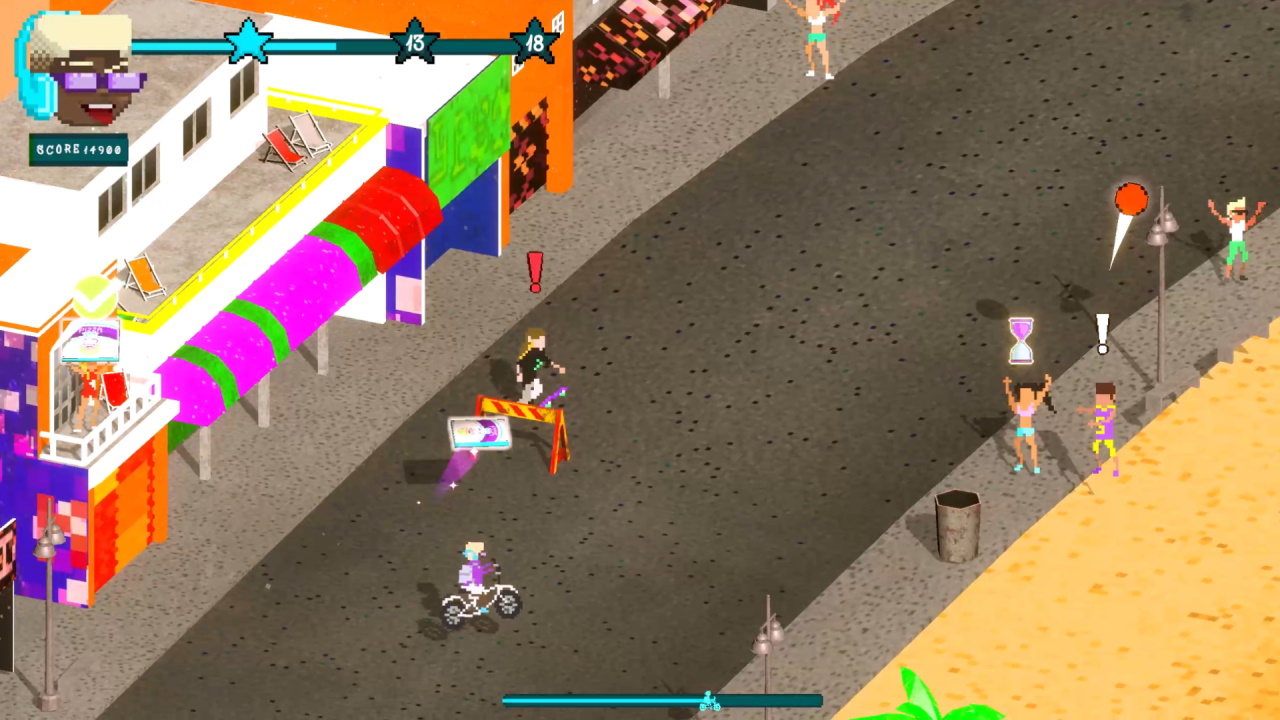Click the red balloon marker above the sand
The width and height of the screenshot is (1280, 720).
(x=1130, y=200)
